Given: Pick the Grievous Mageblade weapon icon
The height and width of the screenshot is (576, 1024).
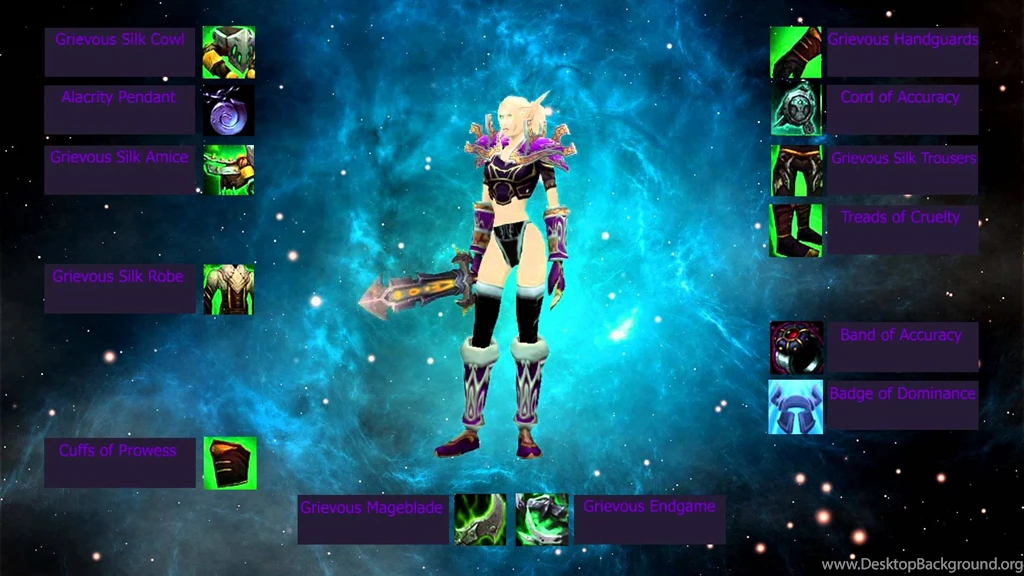Looking at the screenshot, I should tap(480, 519).
